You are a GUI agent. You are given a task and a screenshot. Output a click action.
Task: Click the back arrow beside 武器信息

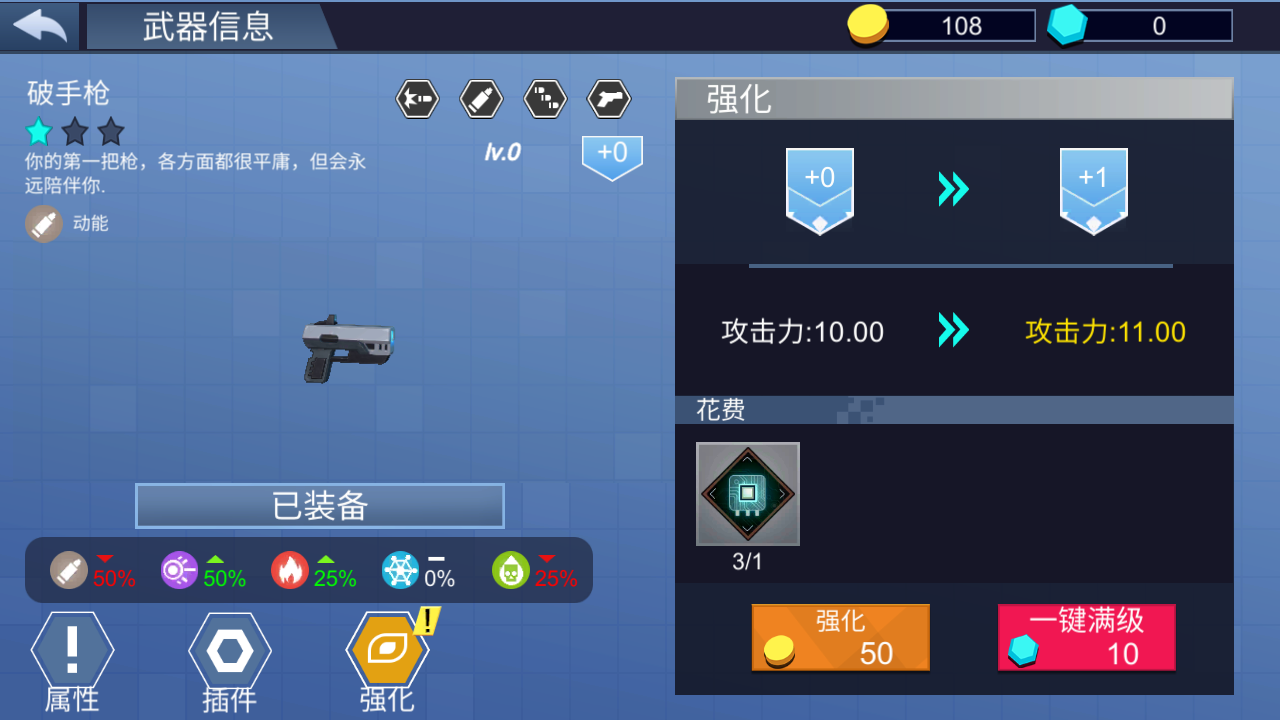click(x=38, y=25)
